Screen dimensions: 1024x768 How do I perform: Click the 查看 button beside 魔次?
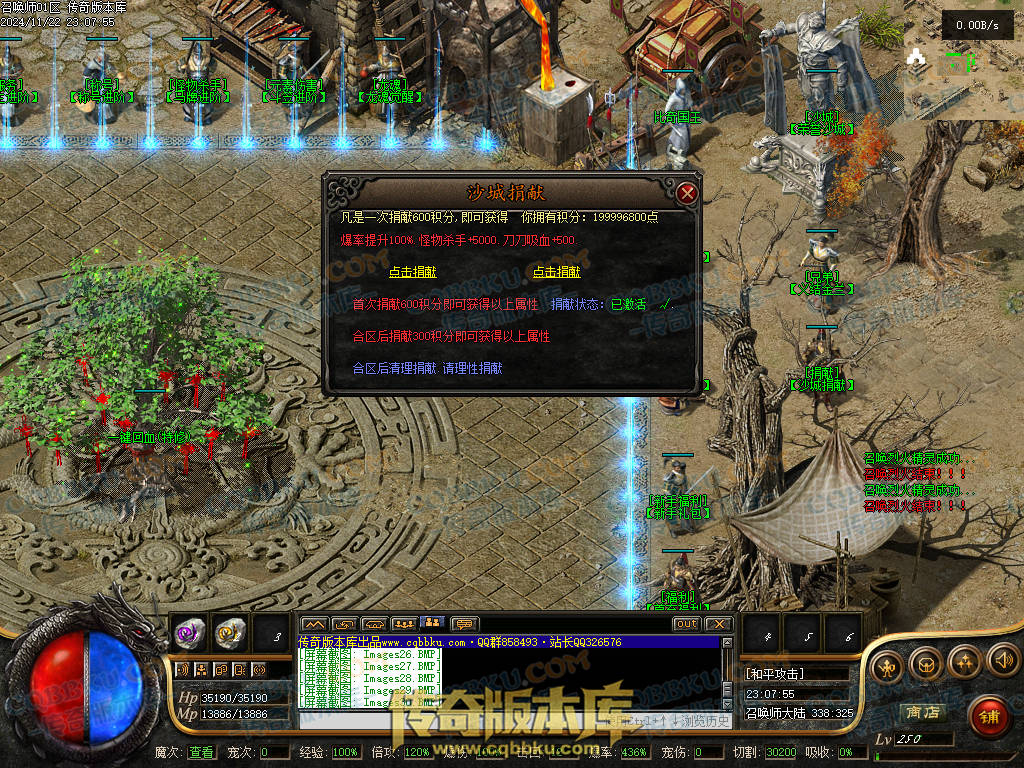[201, 752]
